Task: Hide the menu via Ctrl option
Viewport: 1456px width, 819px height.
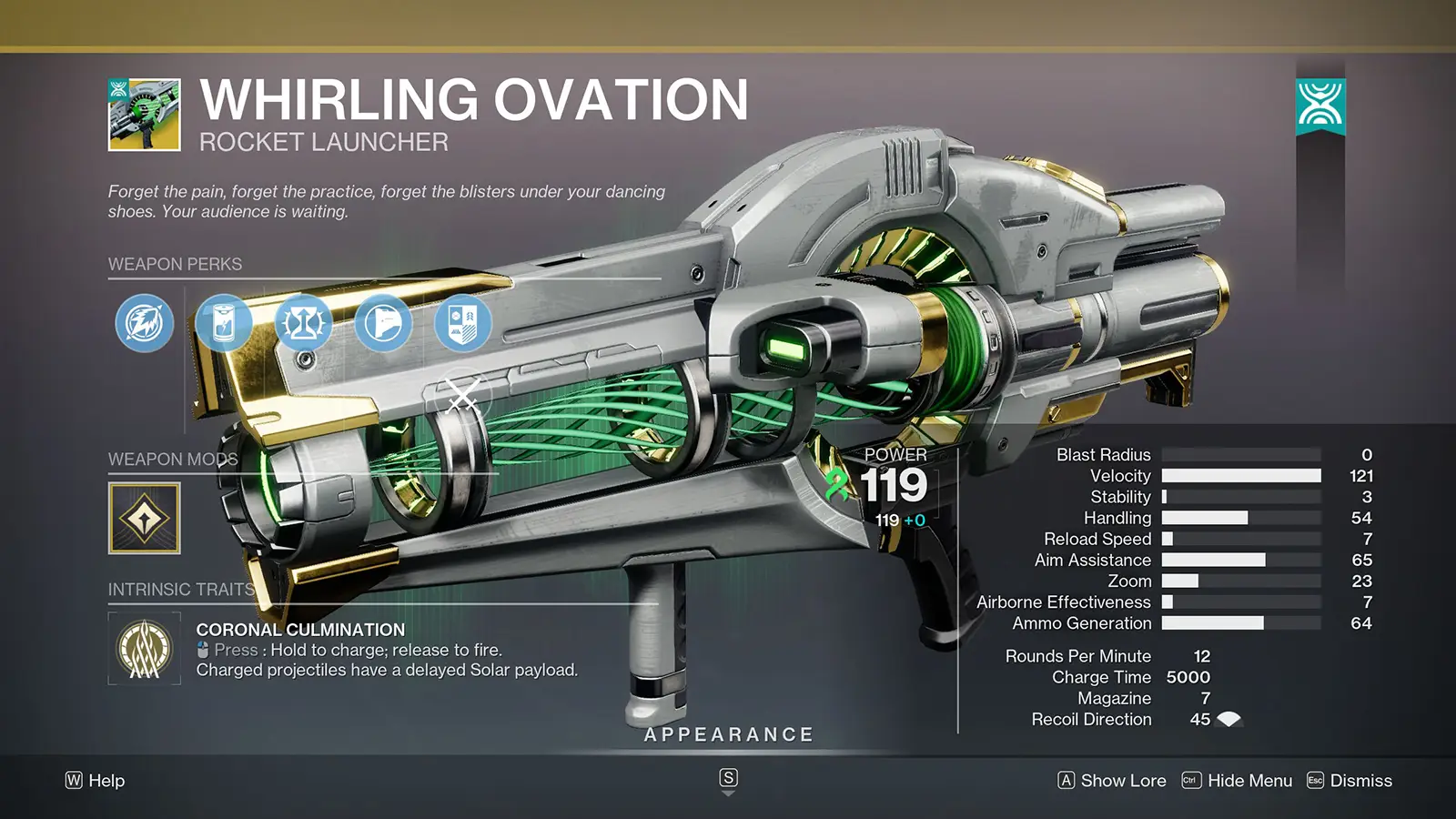Action: 1249,781
